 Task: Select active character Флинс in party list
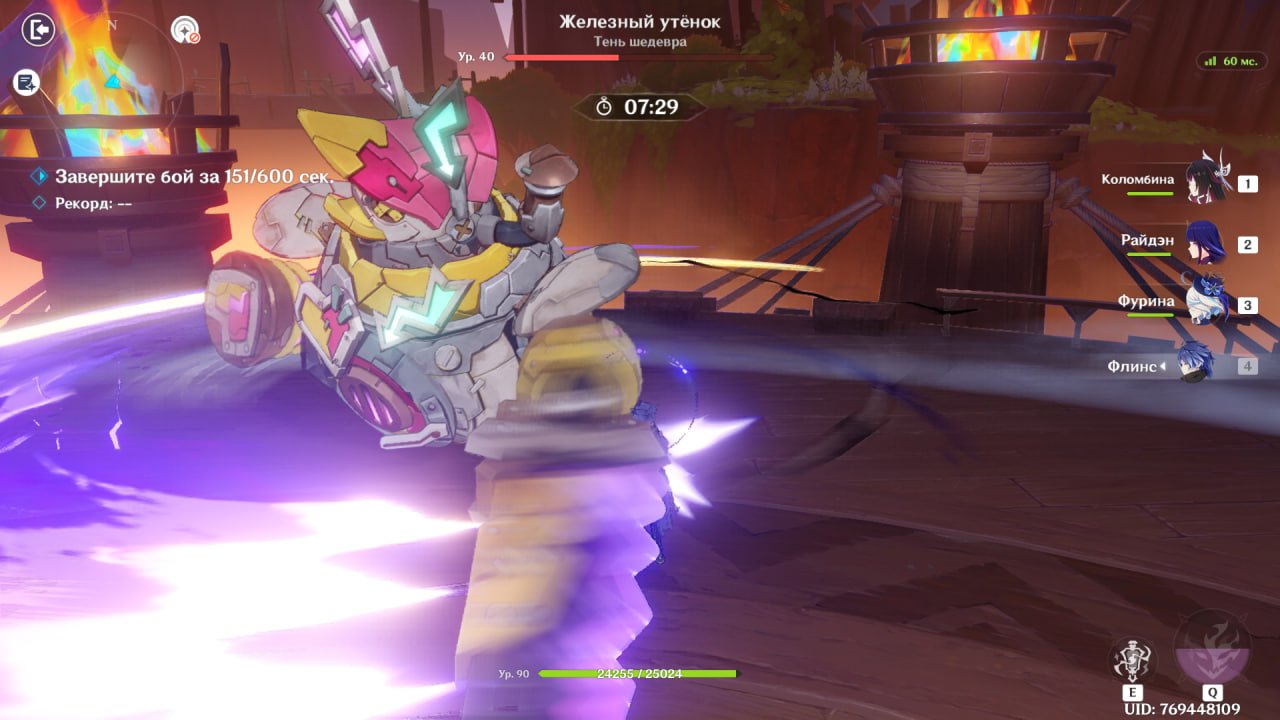click(1196, 365)
